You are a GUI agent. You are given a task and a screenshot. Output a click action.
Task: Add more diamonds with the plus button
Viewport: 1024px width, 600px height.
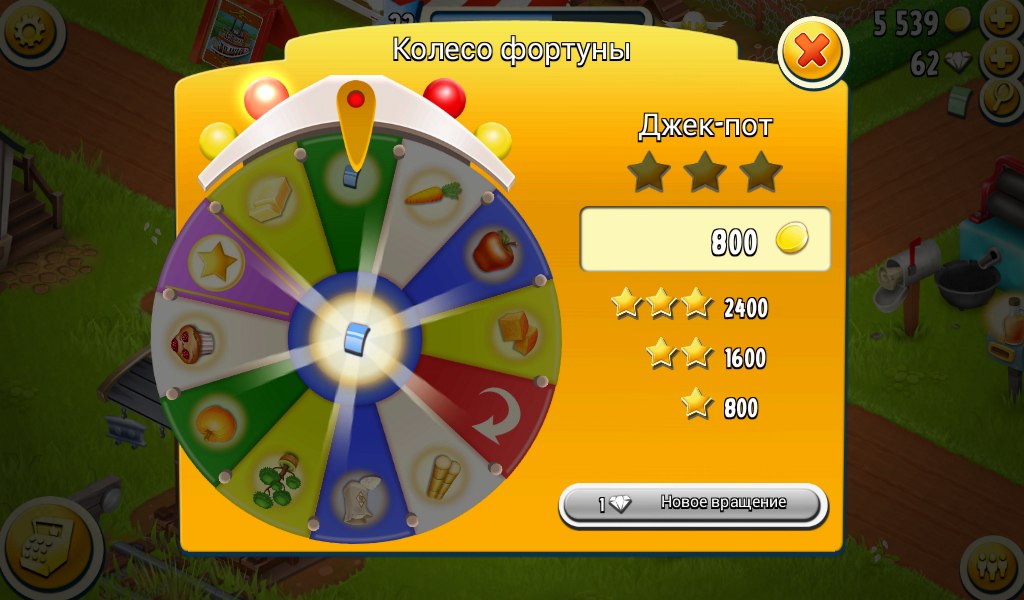[1002, 59]
